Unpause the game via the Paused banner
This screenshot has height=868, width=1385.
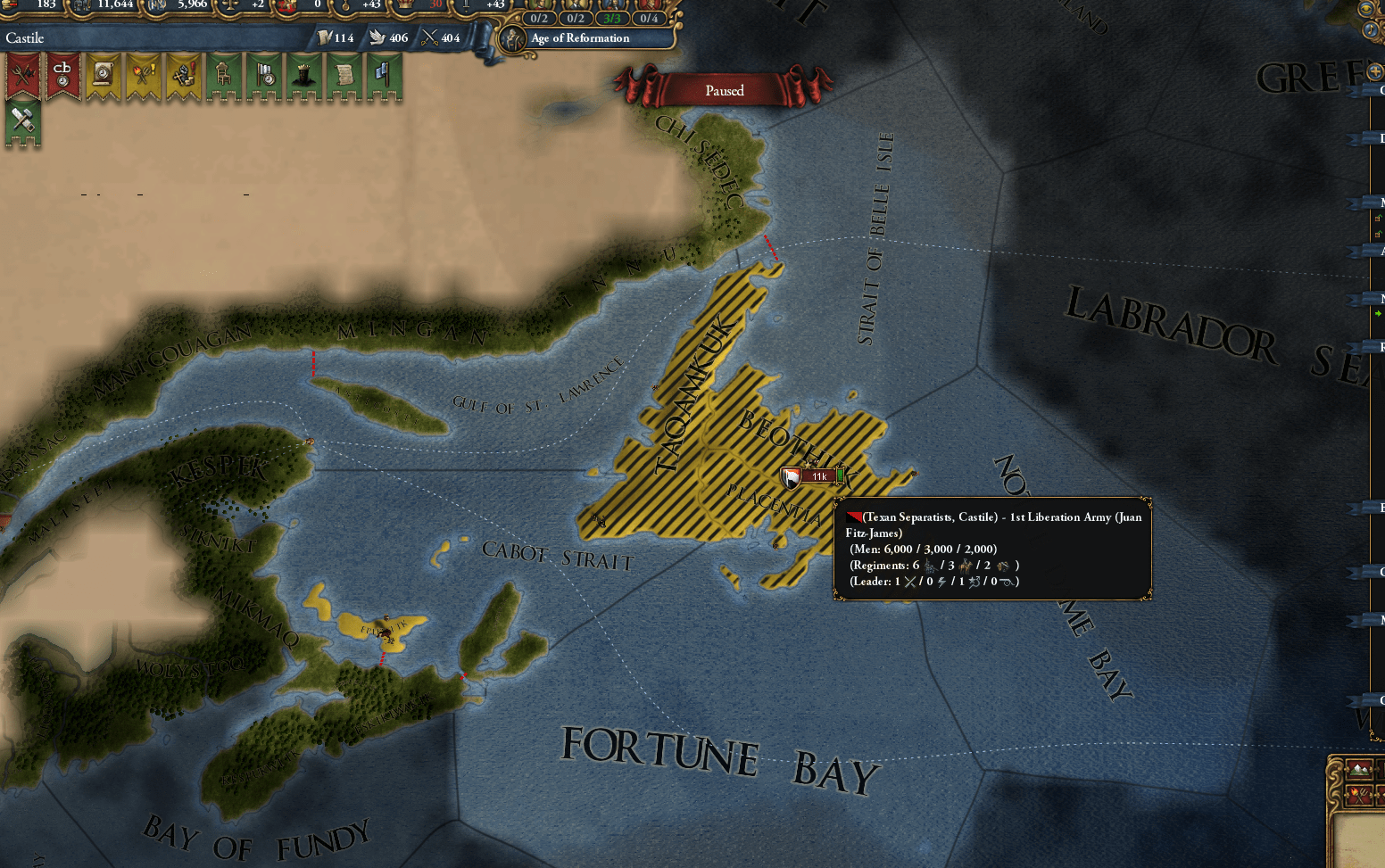point(724,91)
